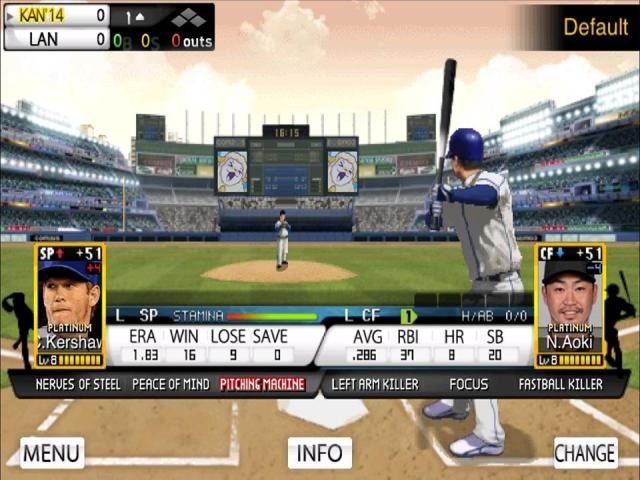Tap the Pitching Machine skill
The width and height of the screenshot is (640, 480).
pos(263,384)
